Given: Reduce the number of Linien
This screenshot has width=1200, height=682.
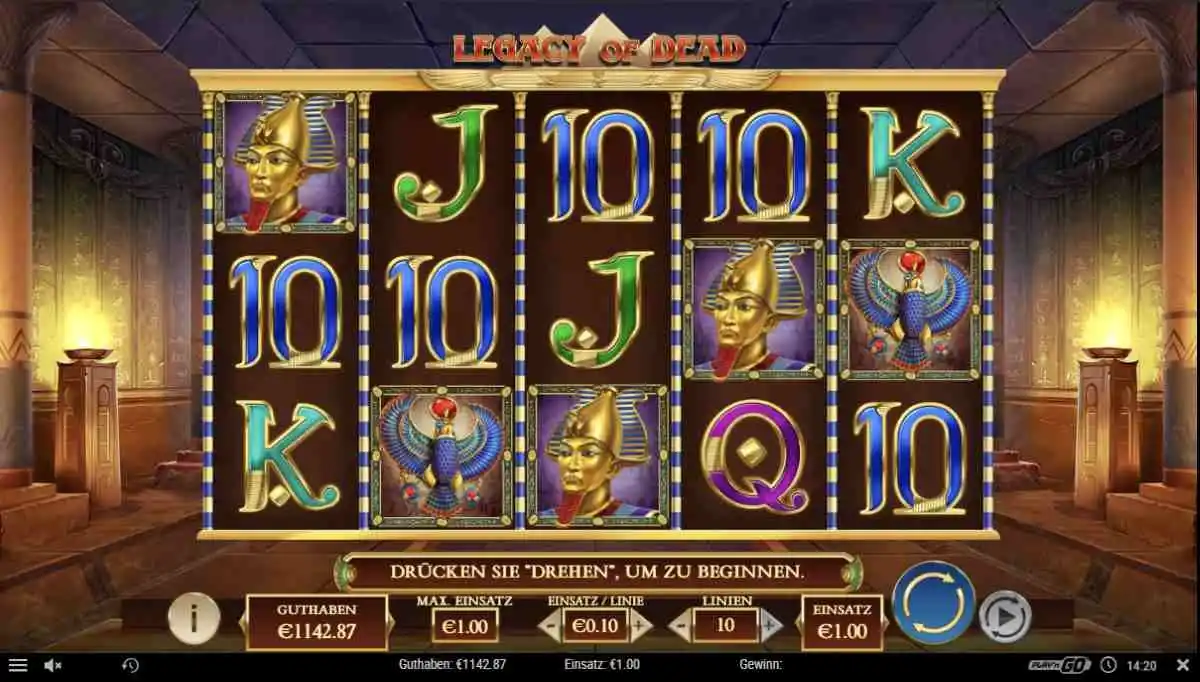Looking at the screenshot, I should (x=678, y=627).
